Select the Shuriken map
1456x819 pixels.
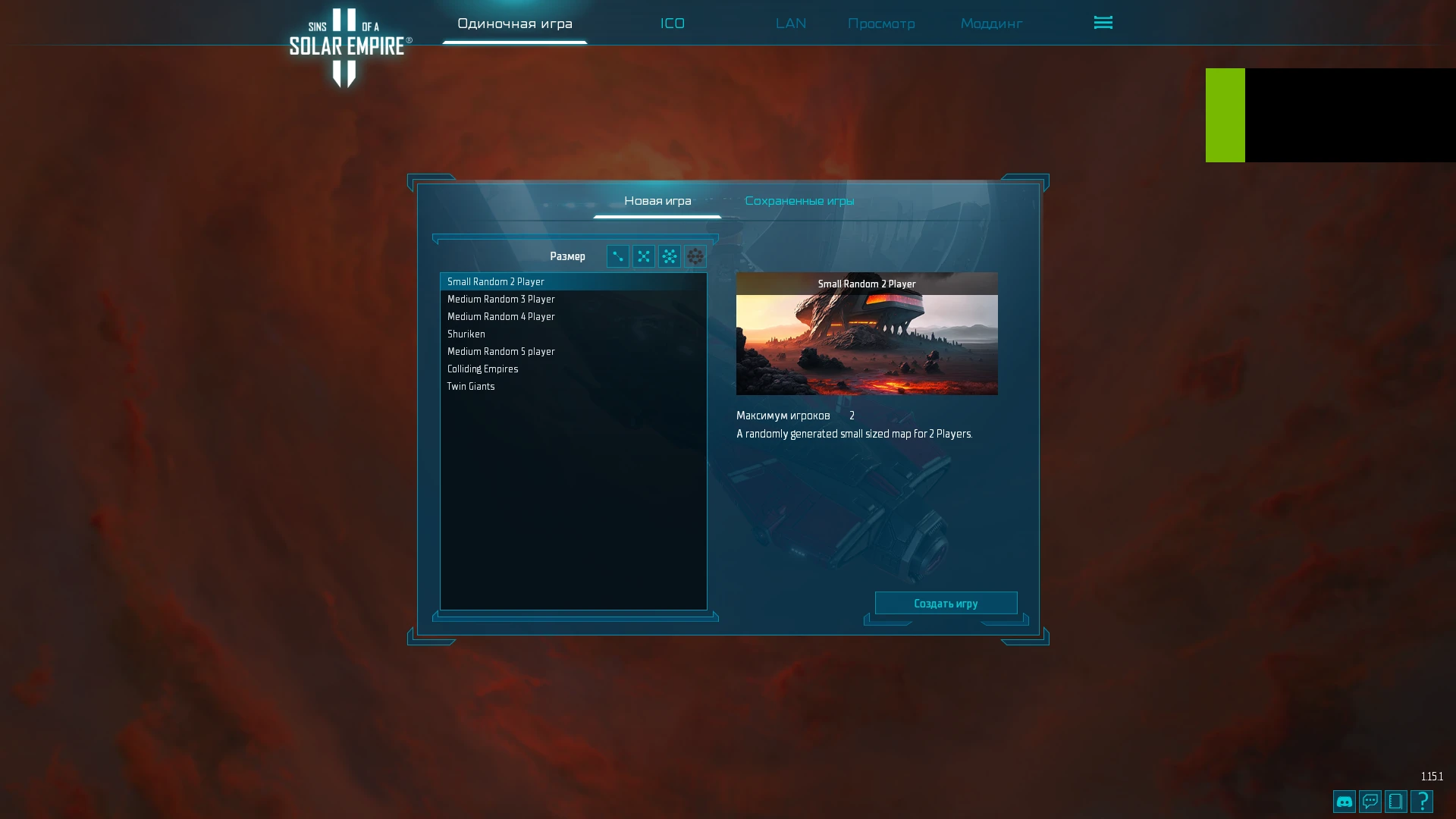point(466,334)
